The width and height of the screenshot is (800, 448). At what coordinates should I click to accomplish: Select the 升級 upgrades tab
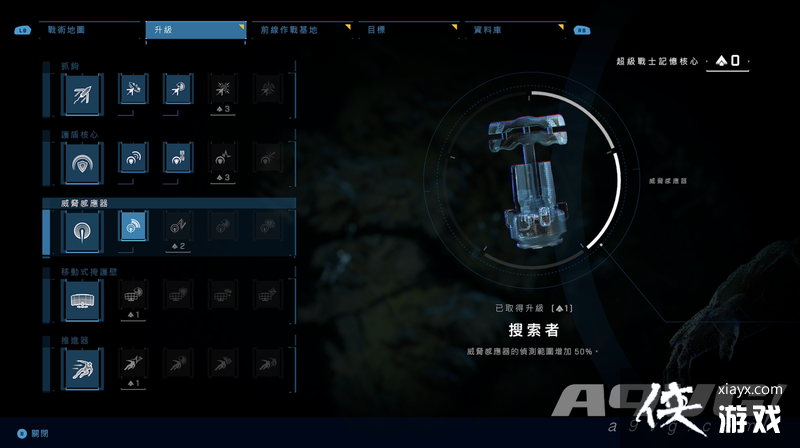click(x=194, y=30)
